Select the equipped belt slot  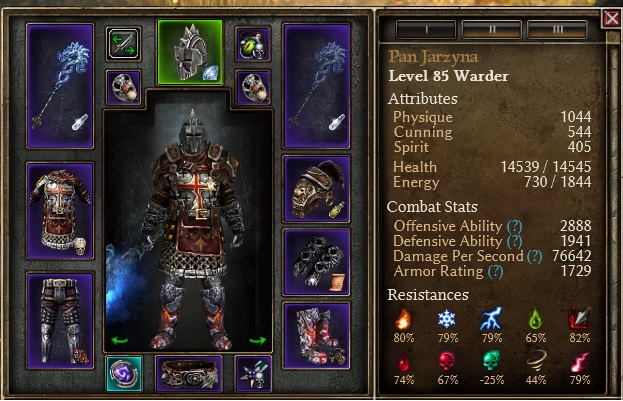tap(190, 373)
